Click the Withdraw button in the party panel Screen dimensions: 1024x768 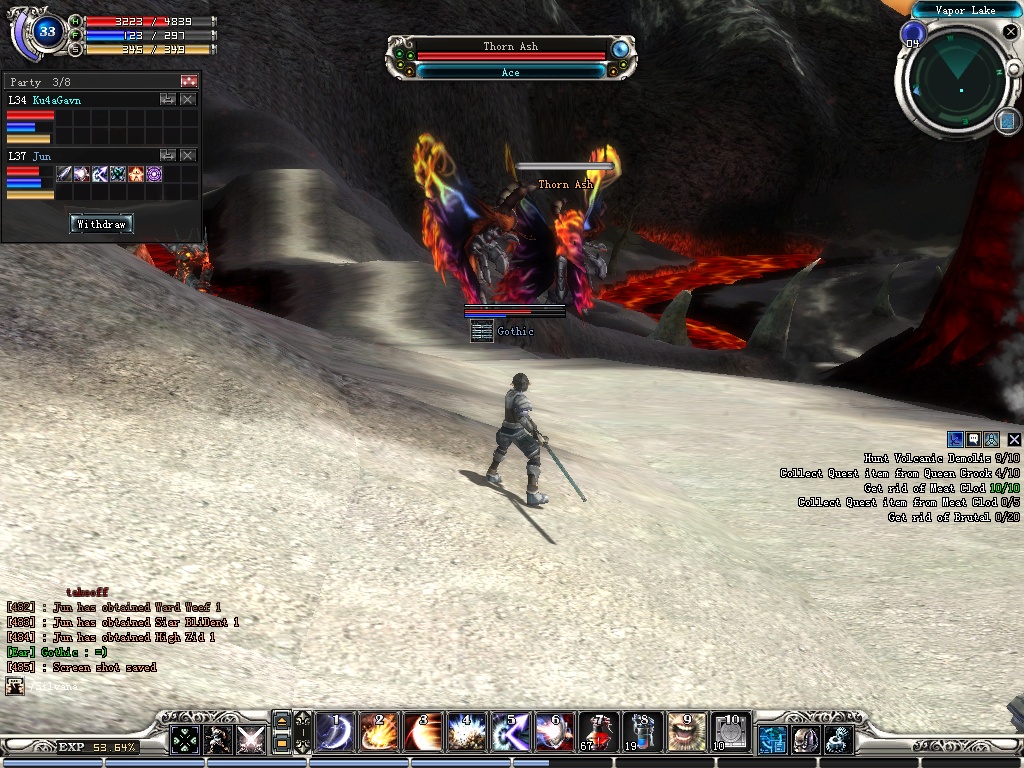(101, 224)
